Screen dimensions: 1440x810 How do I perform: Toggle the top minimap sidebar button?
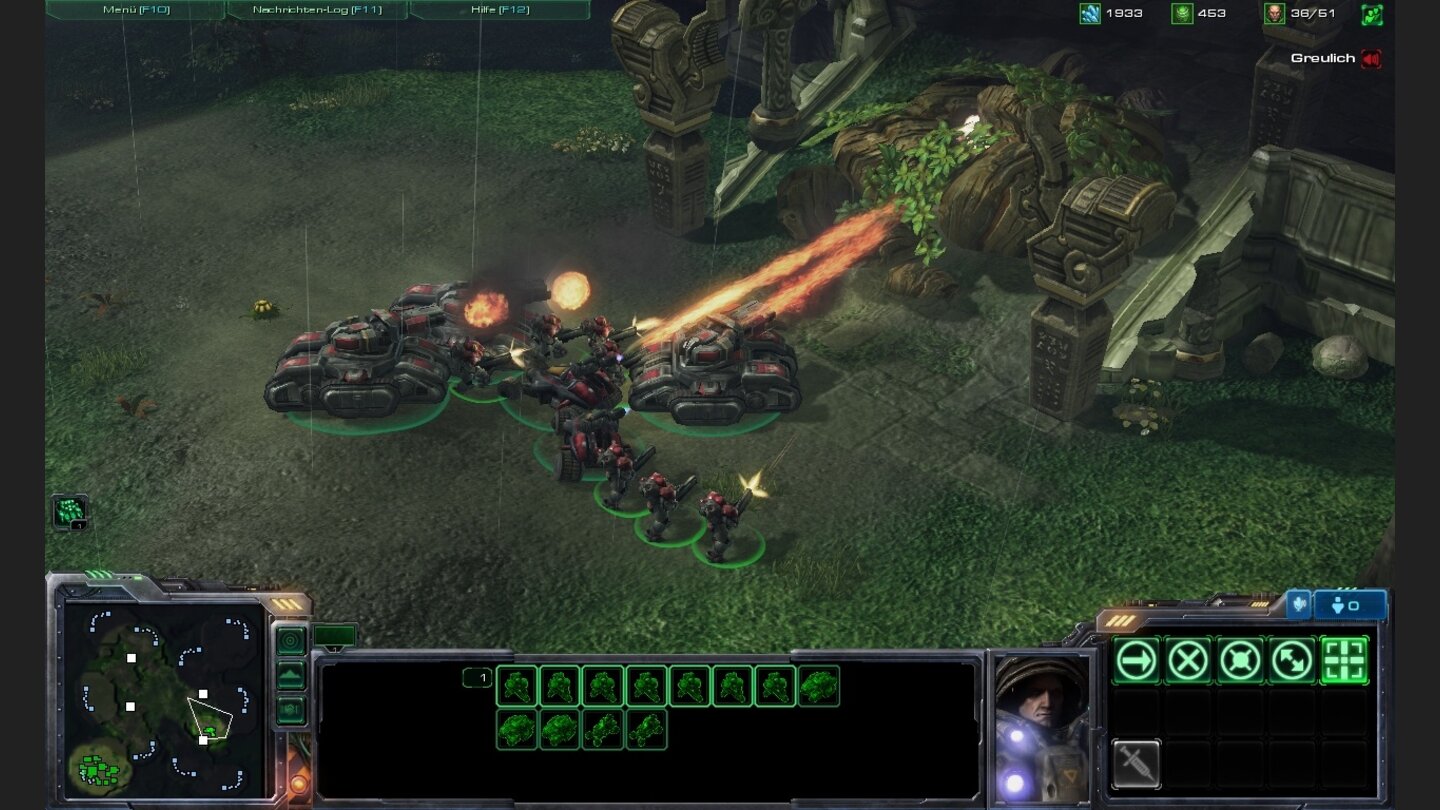[290, 639]
